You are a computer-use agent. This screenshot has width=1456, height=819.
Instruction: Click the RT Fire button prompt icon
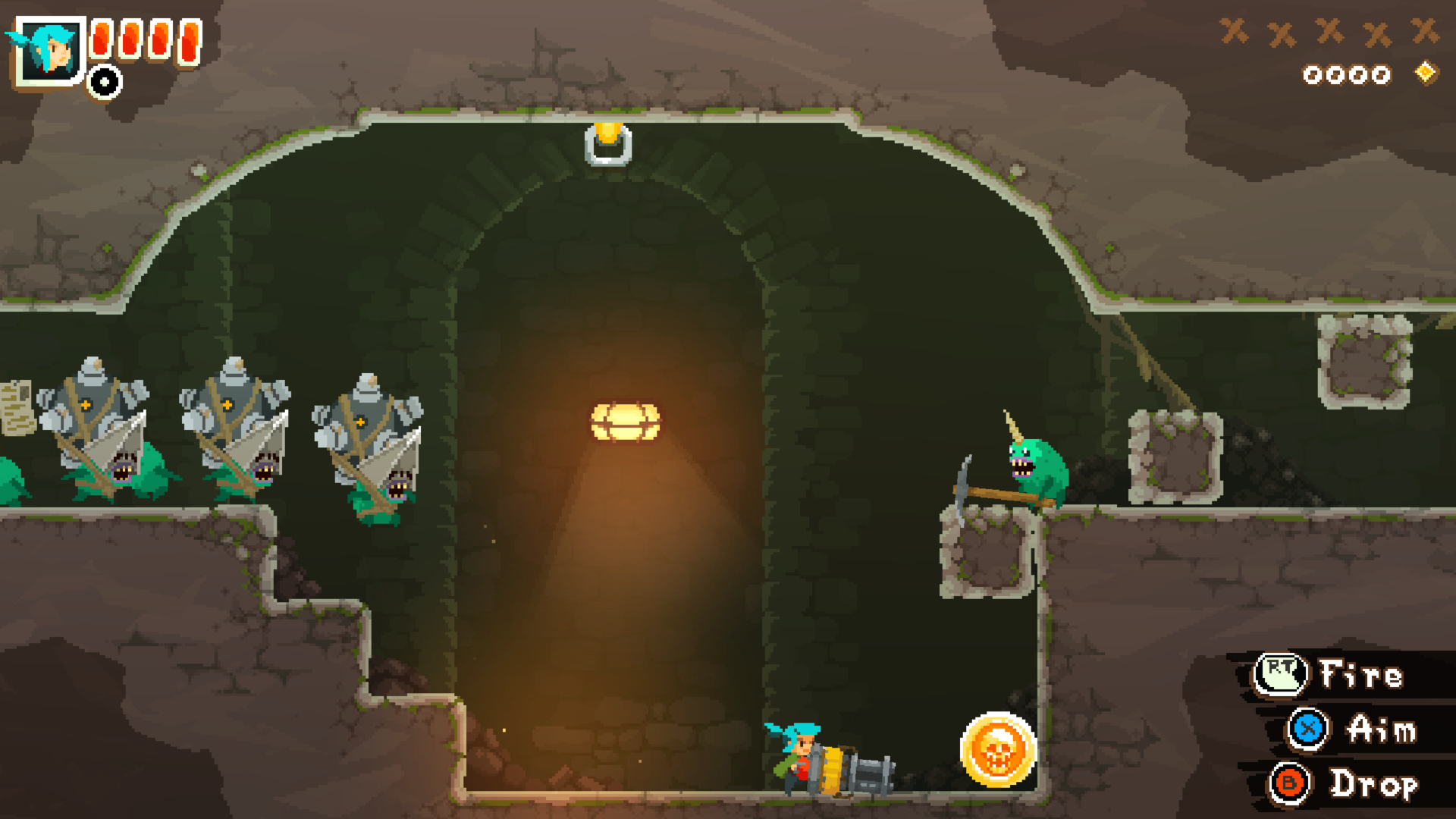click(1280, 675)
